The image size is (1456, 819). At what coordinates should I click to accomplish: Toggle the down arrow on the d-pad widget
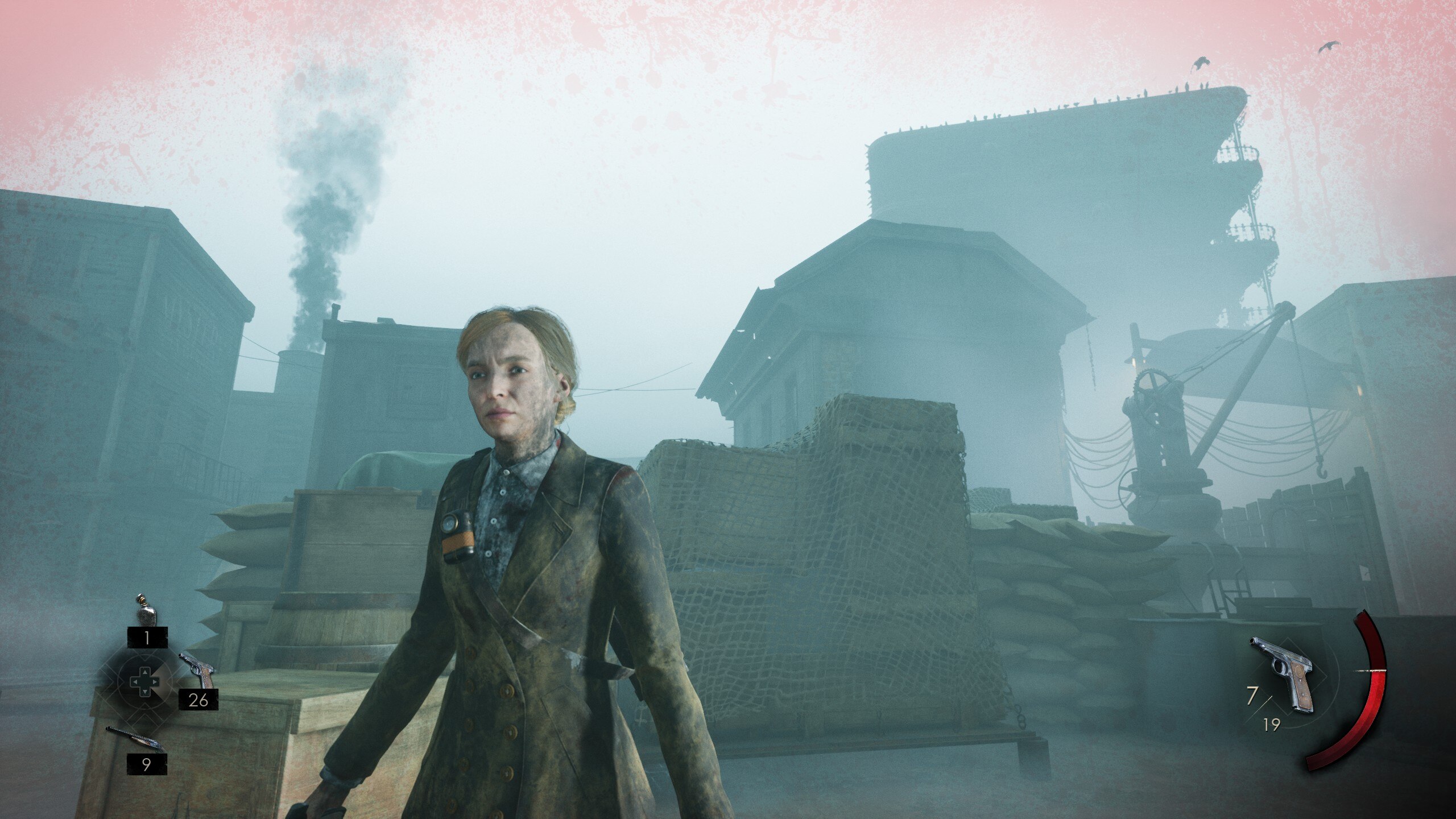point(144,692)
